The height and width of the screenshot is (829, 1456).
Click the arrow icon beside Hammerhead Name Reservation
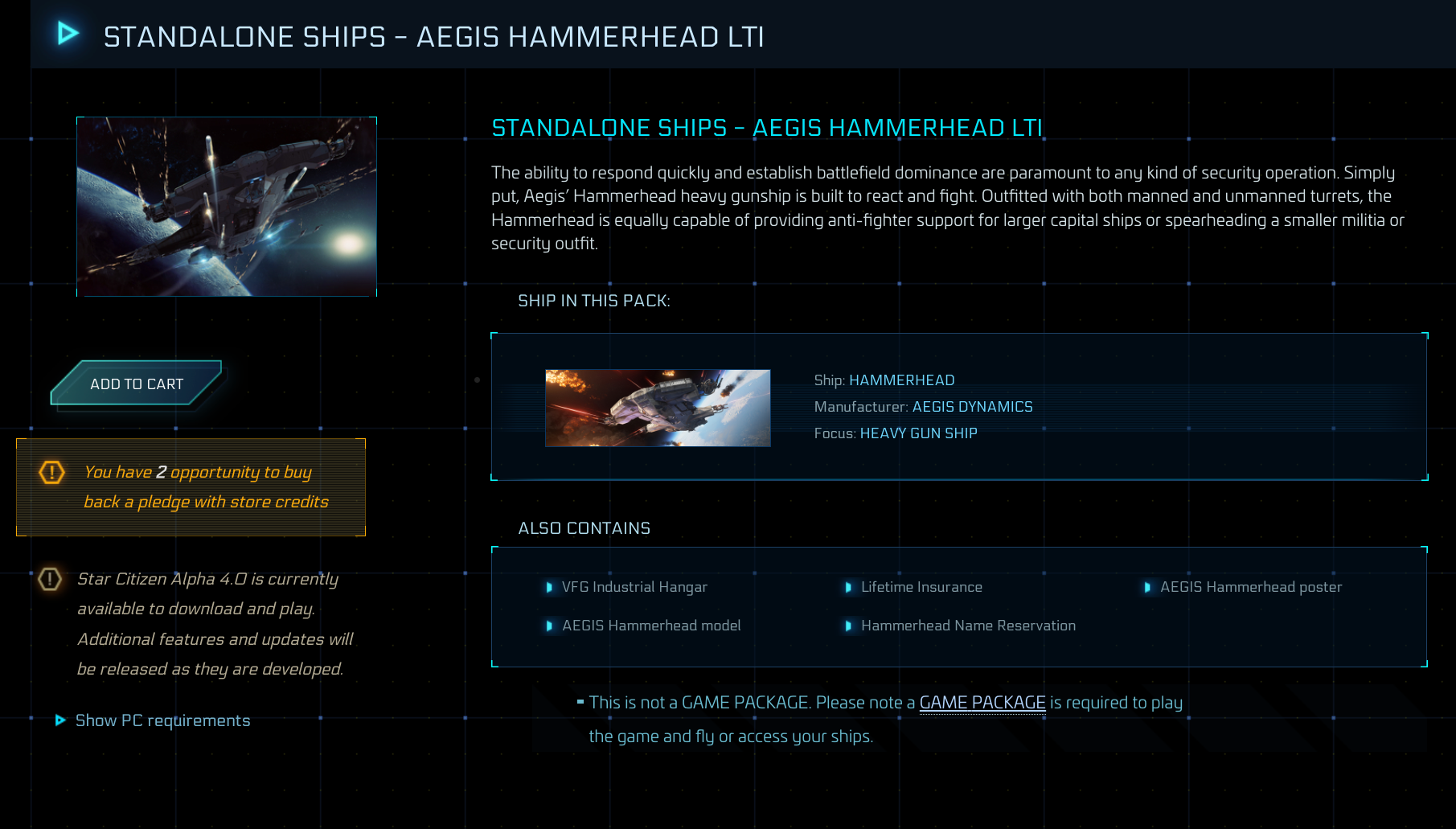850,626
